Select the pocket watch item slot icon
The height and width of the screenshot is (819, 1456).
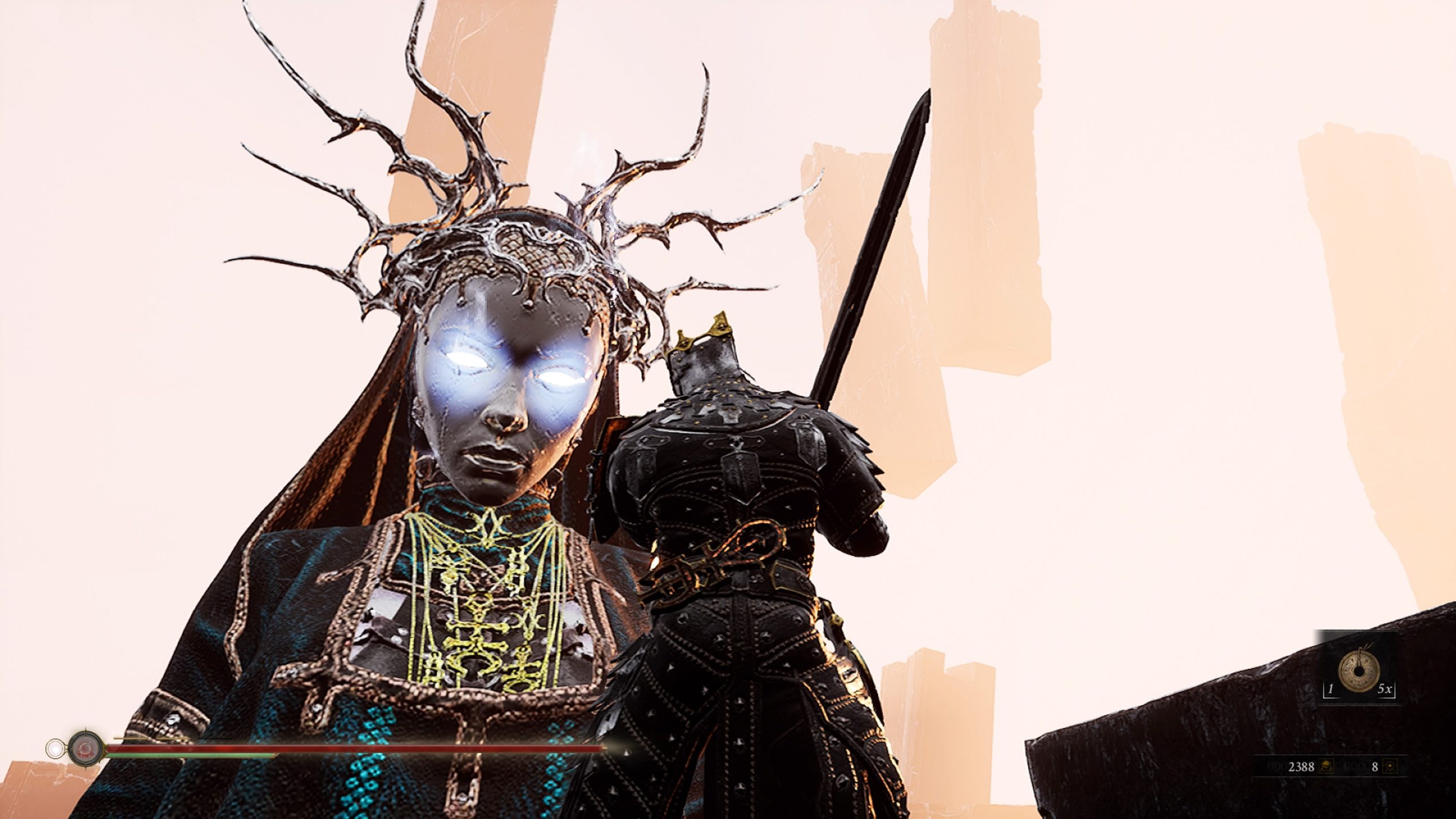click(1359, 671)
